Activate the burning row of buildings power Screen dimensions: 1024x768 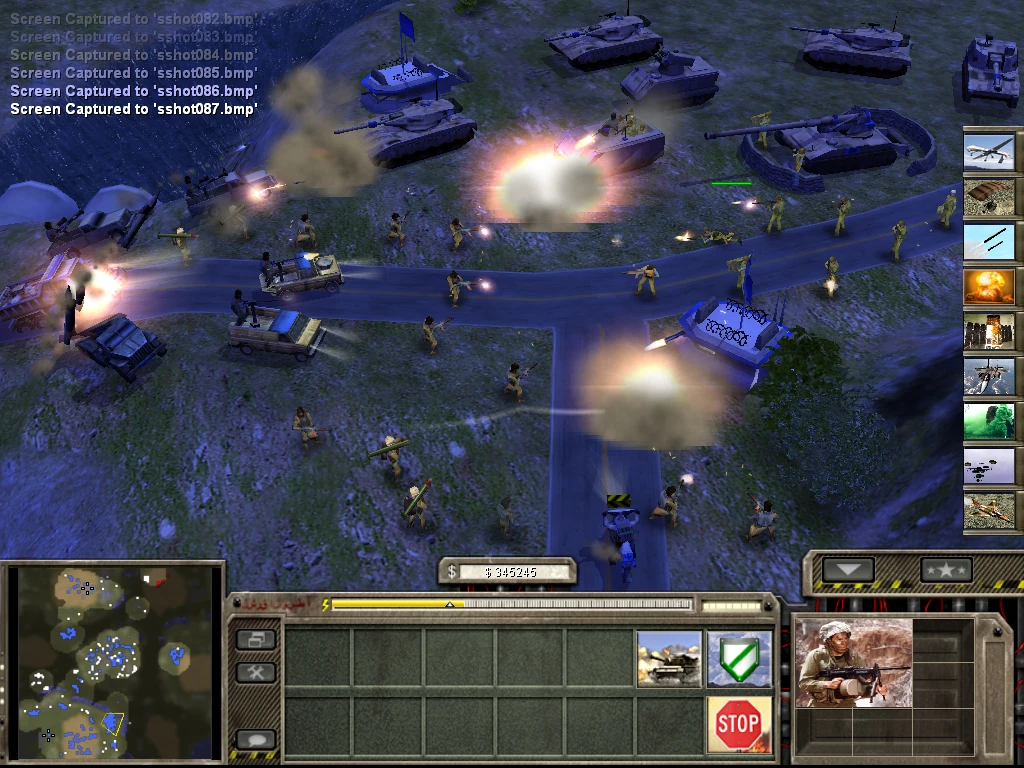(x=989, y=331)
